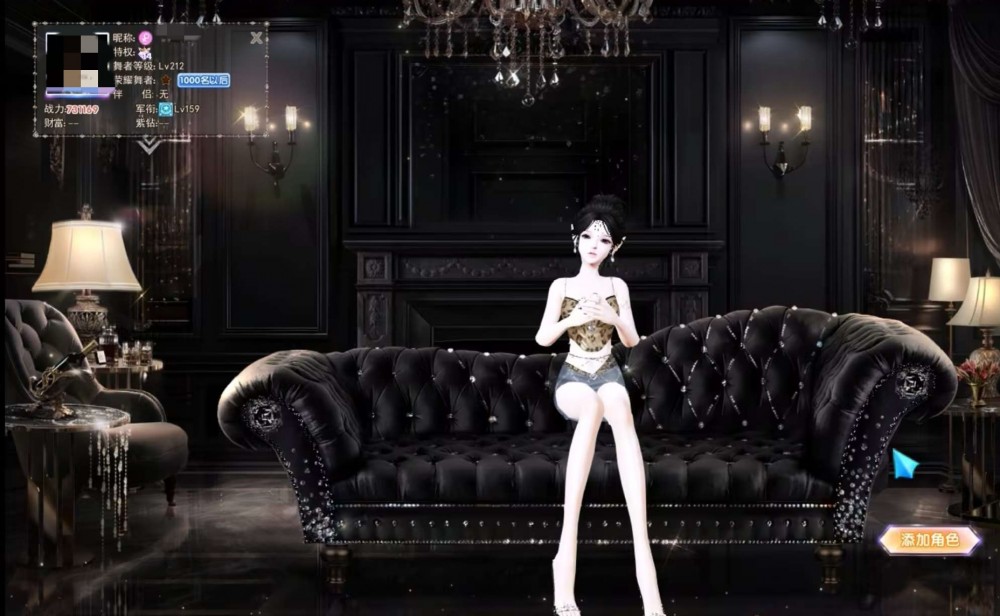Open the 1000名以后 ranking badge

point(203,80)
